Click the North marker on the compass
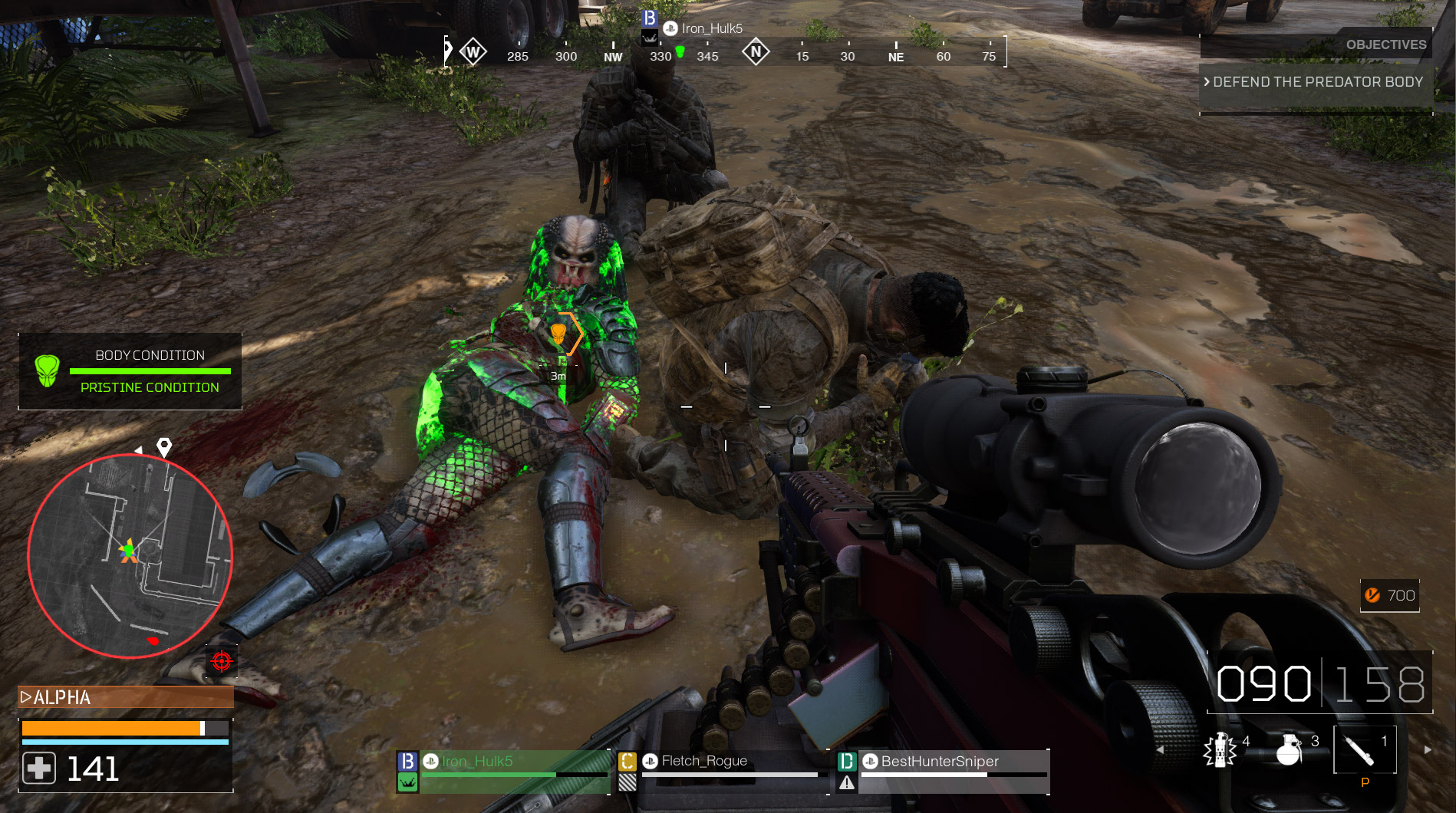 (756, 52)
